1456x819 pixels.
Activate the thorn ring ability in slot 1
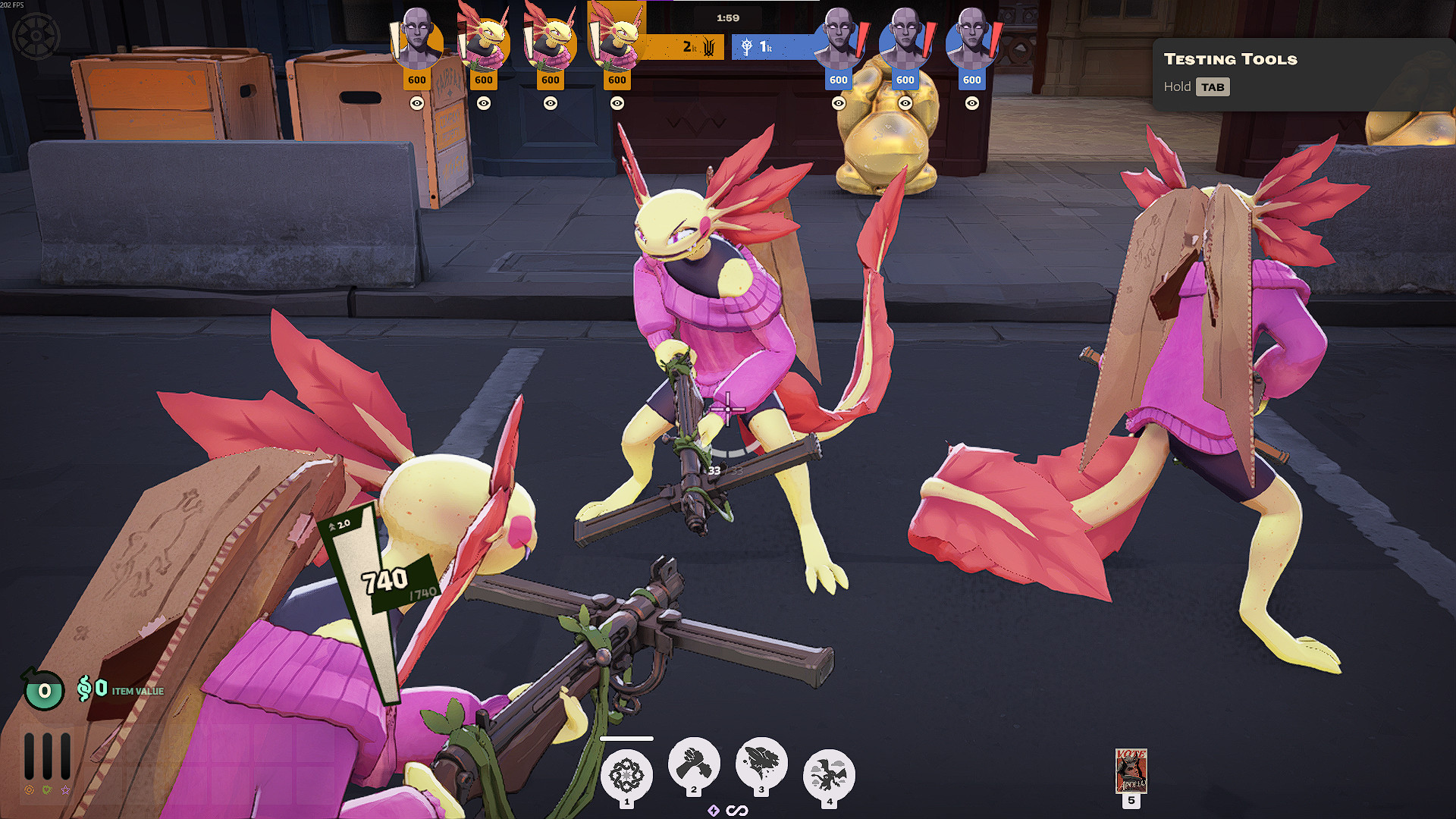(x=626, y=776)
